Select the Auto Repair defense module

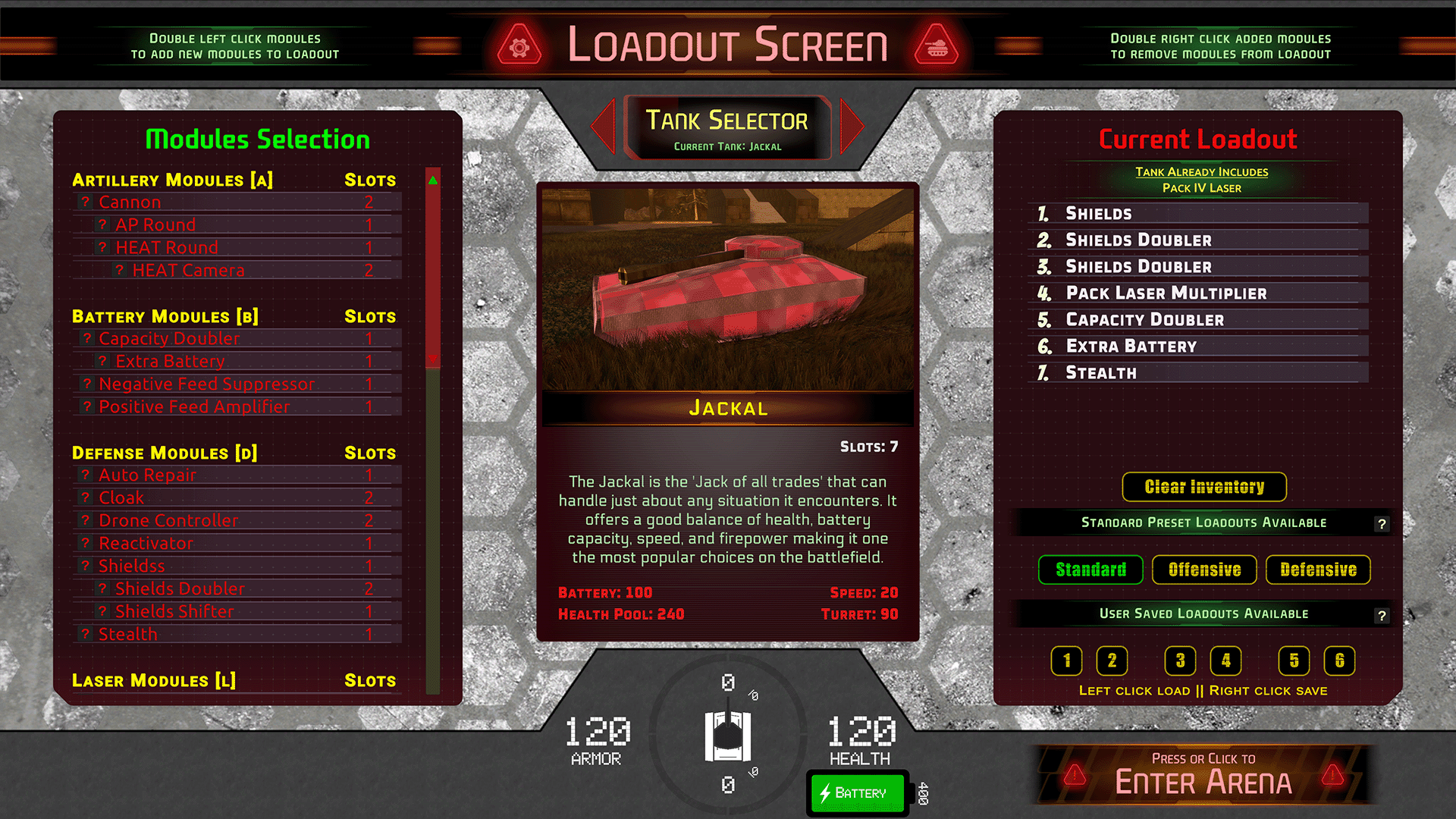(x=147, y=475)
